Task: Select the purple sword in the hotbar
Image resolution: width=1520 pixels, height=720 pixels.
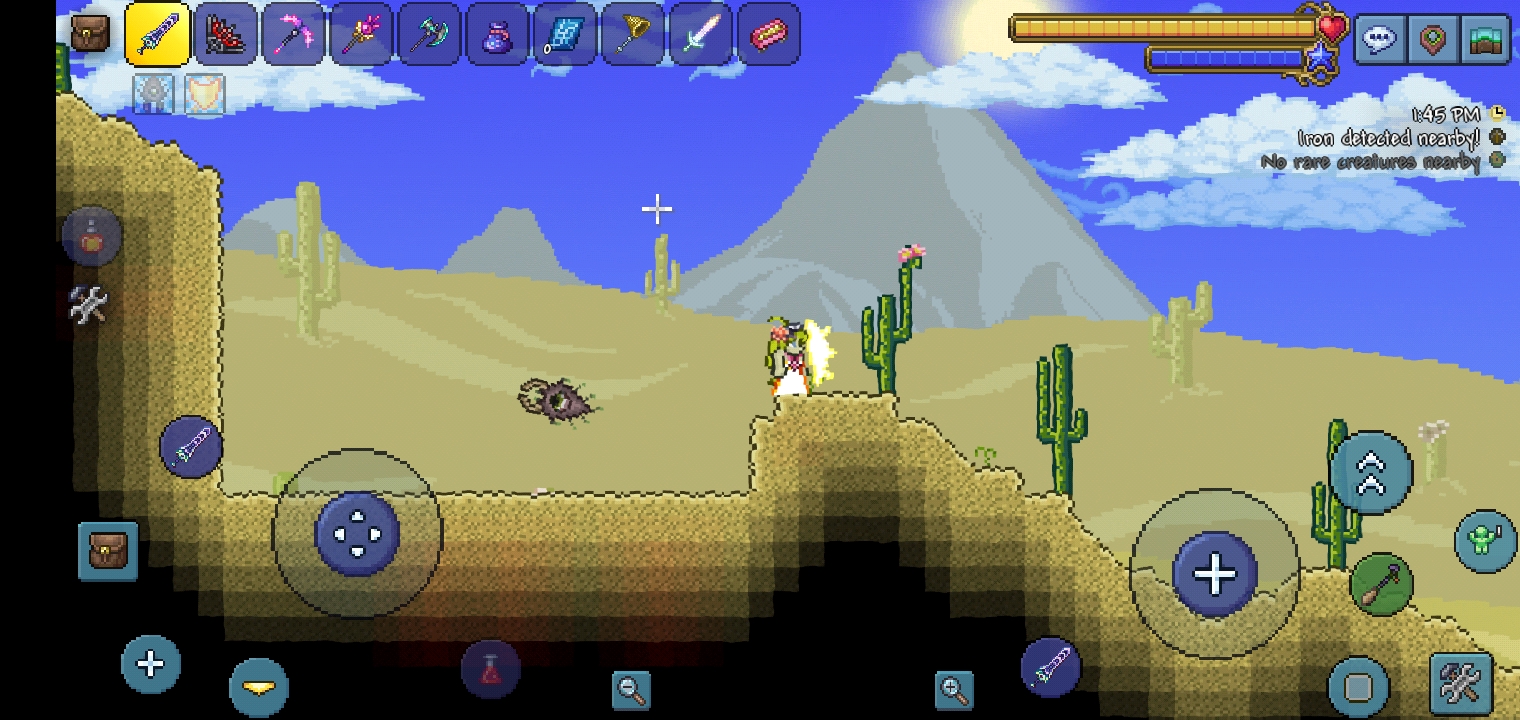Action: (x=157, y=36)
